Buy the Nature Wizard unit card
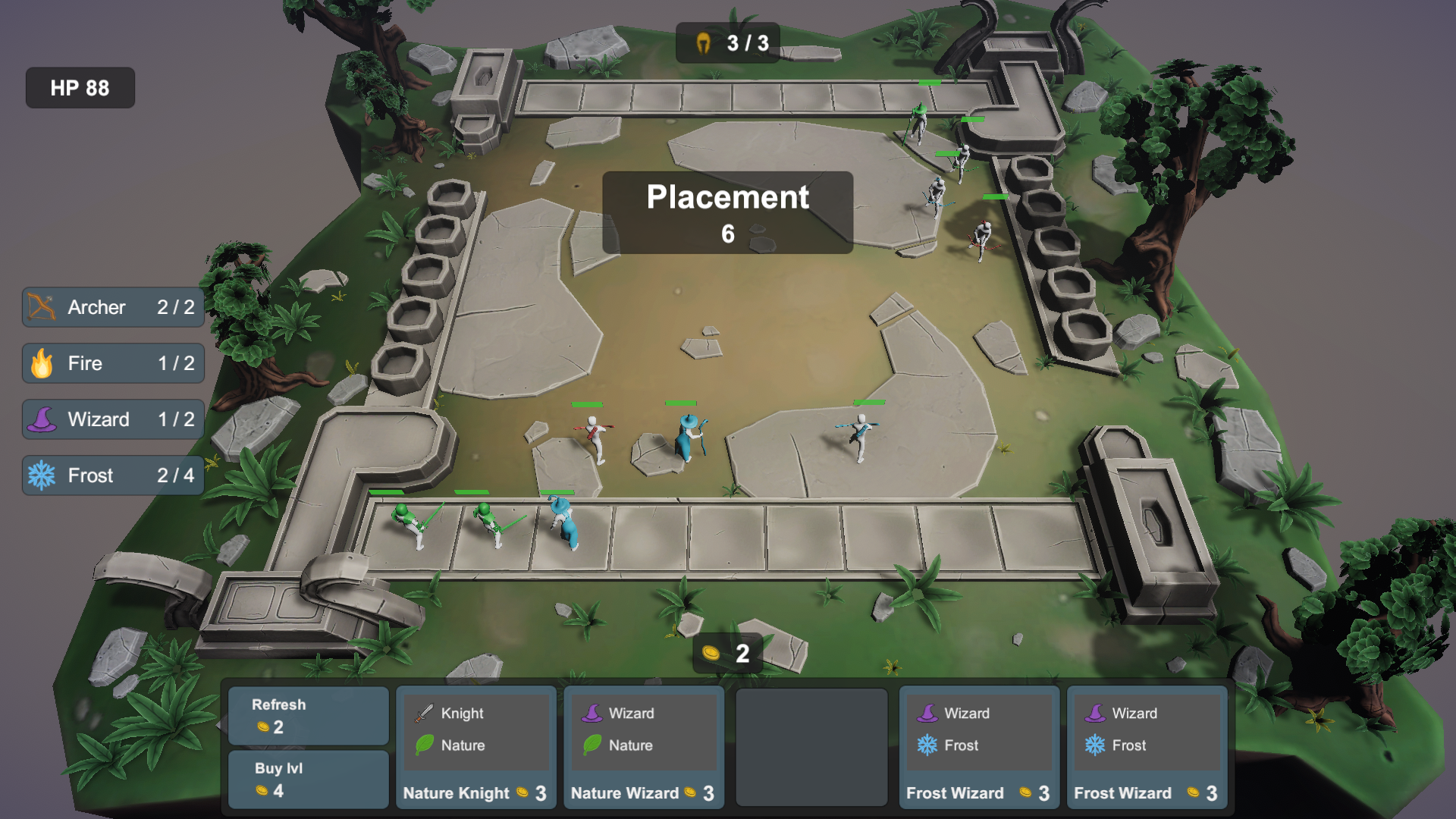The width and height of the screenshot is (1456, 819). pyautogui.click(x=643, y=748)
